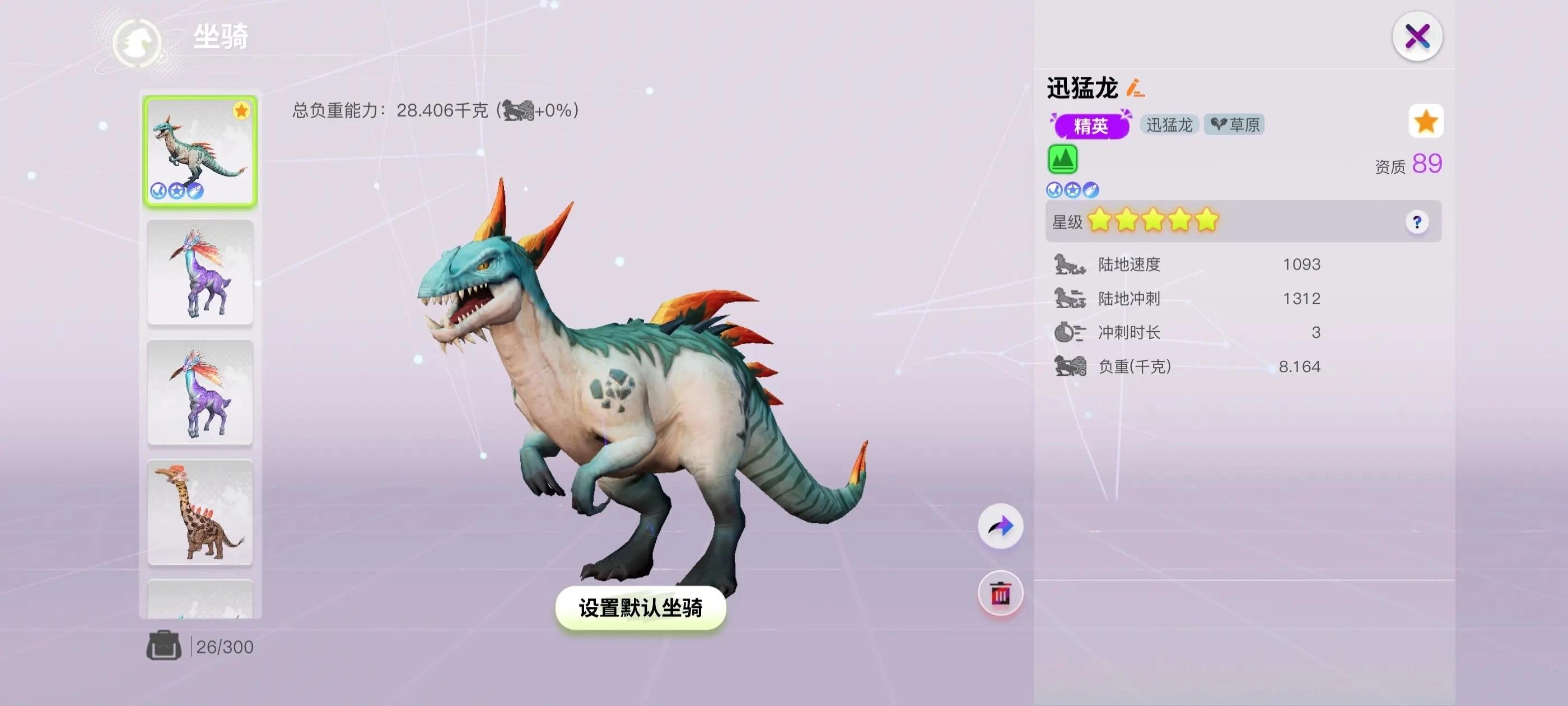Click the 陆地速度 speed stat icon
1568x706 pixels.
tap(1068, 265)
